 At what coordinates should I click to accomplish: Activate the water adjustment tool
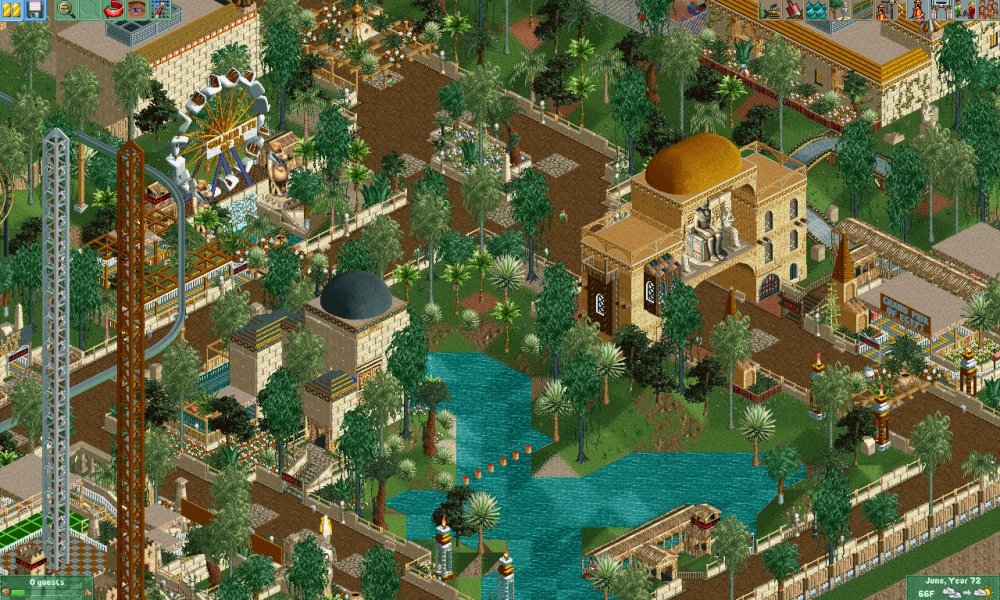tap(816, 9)
